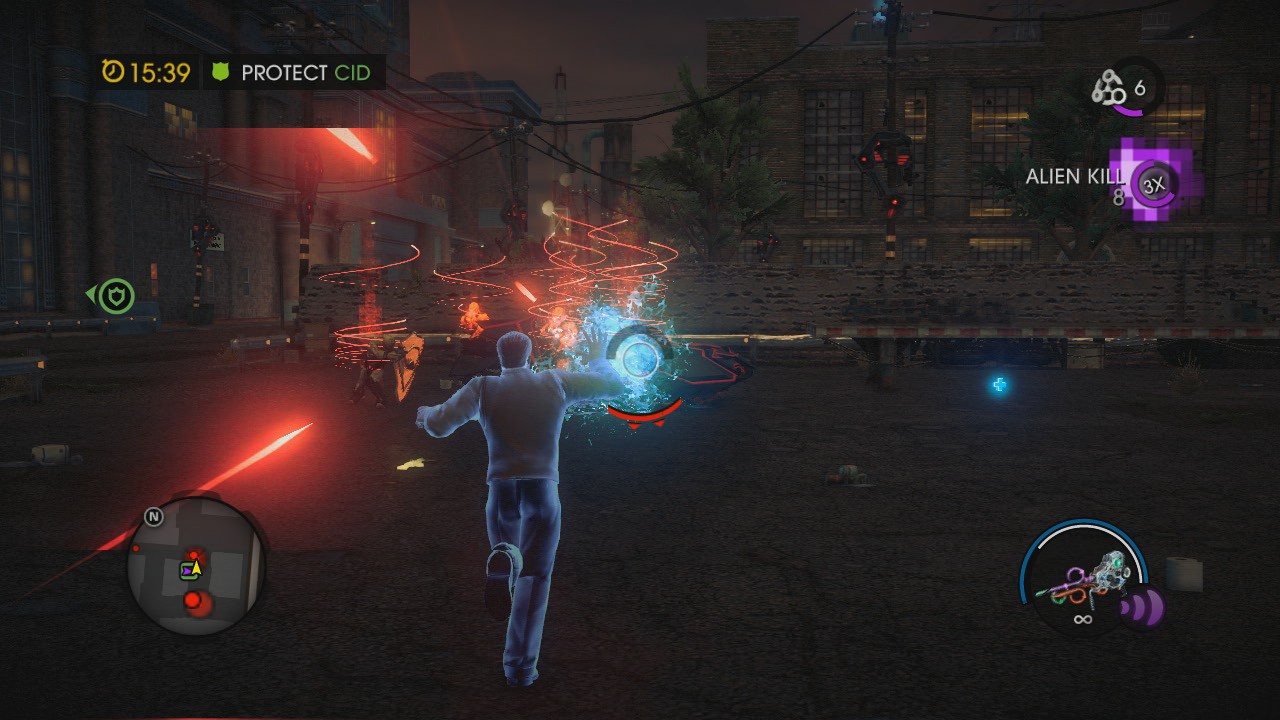The image size is (1280, 720).
Task: Click the circular minimap
Action: [195, 567]
